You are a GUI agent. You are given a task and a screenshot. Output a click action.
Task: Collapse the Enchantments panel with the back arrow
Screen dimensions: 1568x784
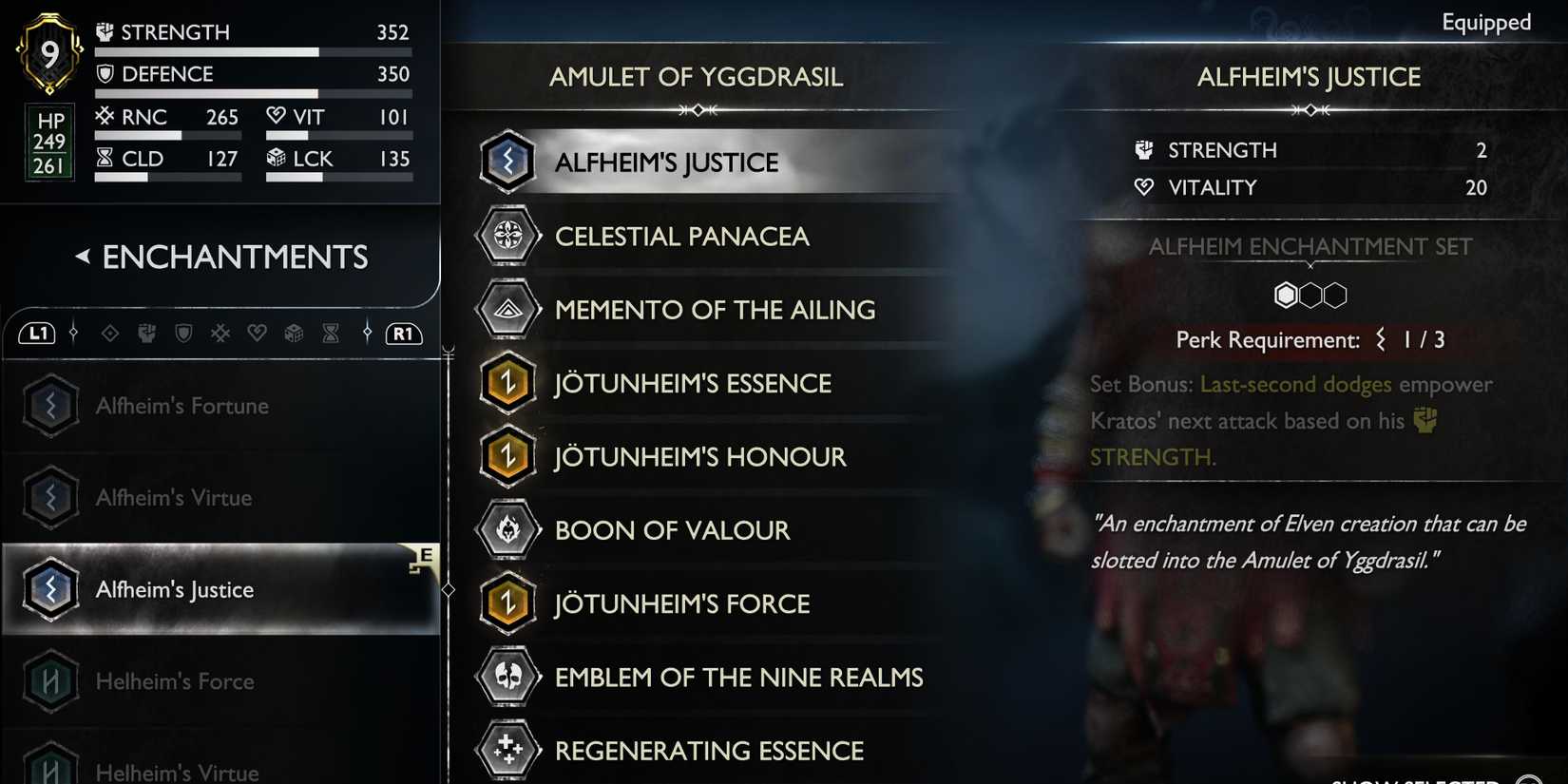(x=84, y=257)
